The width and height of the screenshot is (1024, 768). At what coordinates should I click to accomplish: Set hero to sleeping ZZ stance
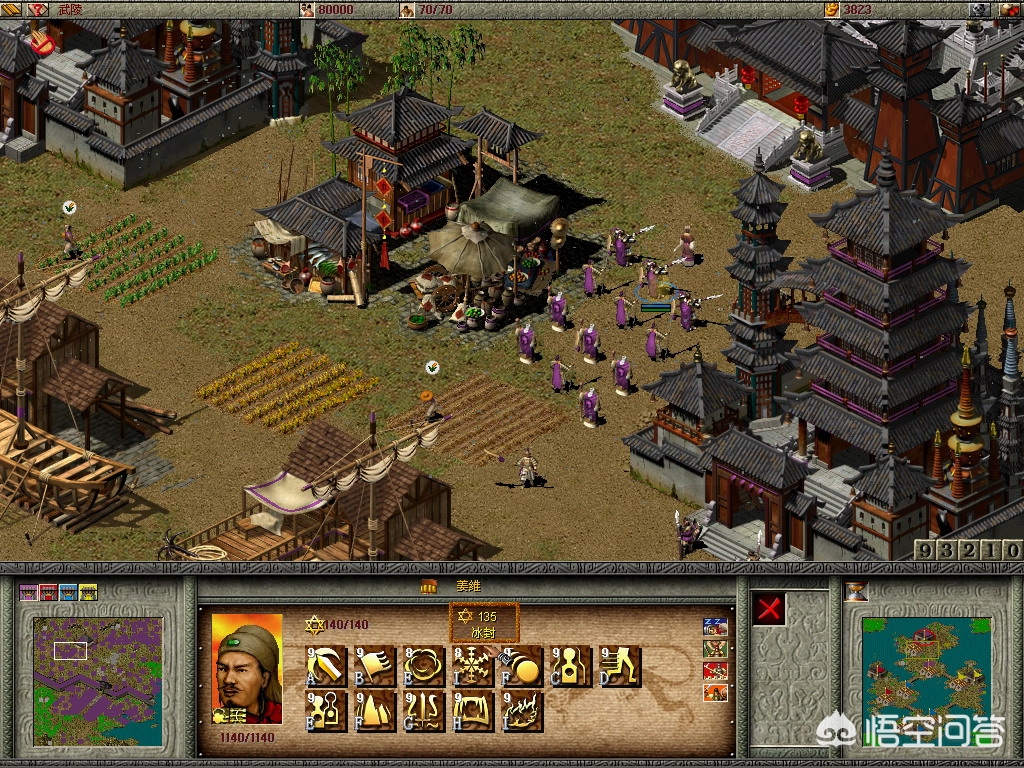(715, 628)
